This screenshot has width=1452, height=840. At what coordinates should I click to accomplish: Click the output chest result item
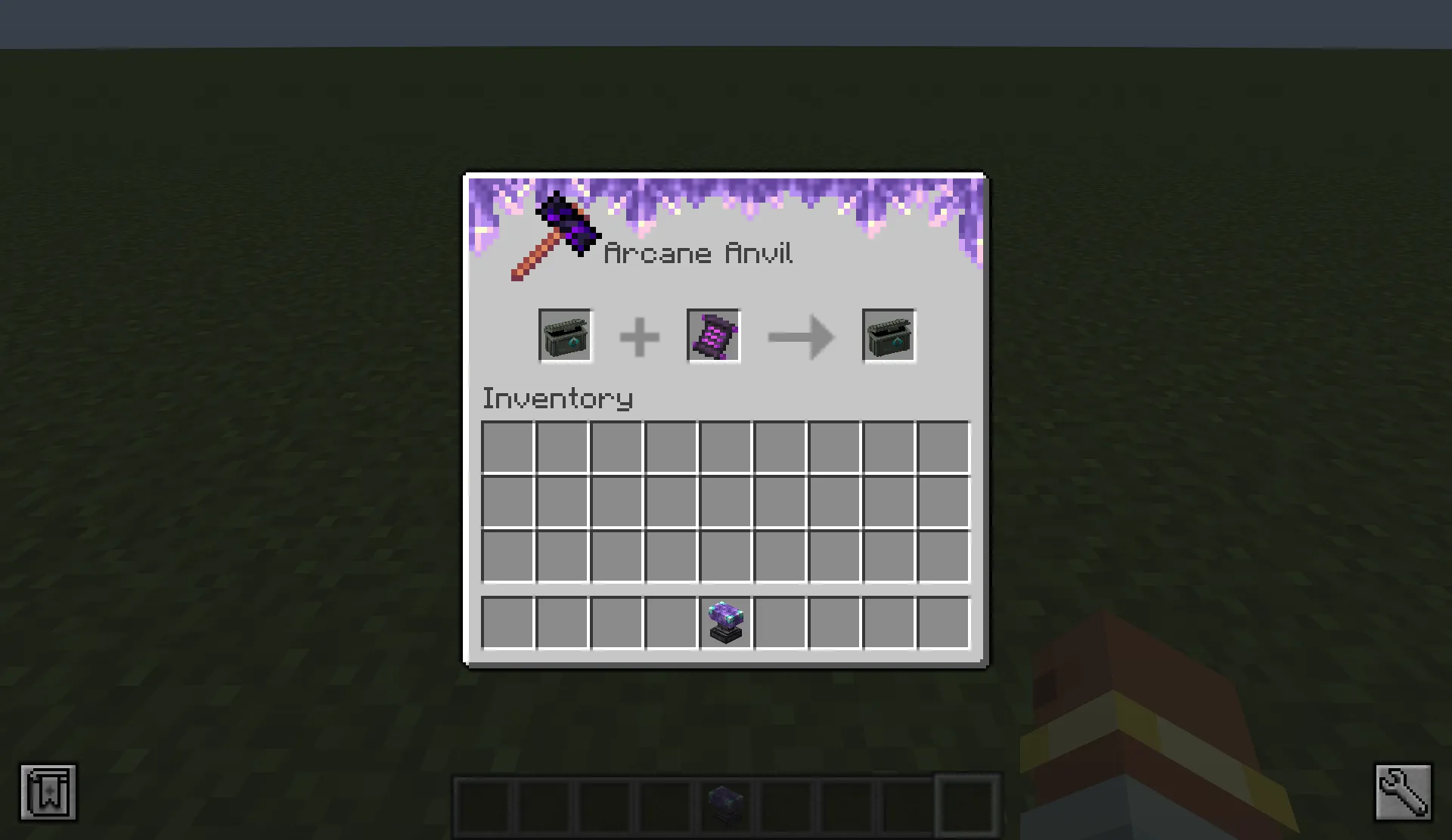(x=889, y=336)
